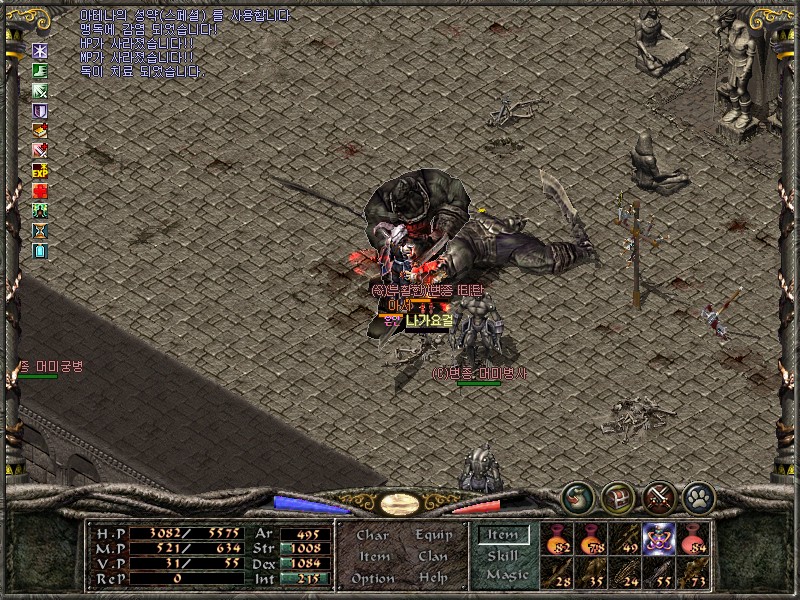Select the highlighted Item quickbar tab

point(502,536)
